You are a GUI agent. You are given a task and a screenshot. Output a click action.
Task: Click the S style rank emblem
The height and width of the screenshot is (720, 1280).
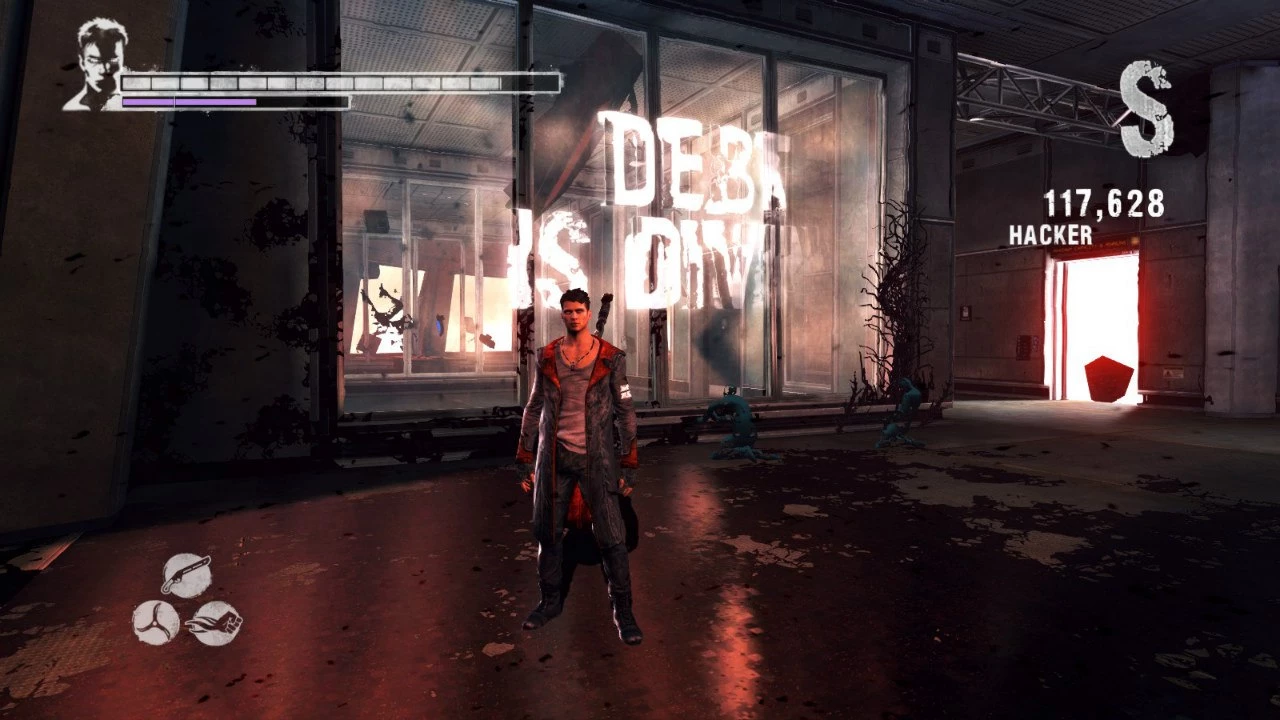(1146, 108)
